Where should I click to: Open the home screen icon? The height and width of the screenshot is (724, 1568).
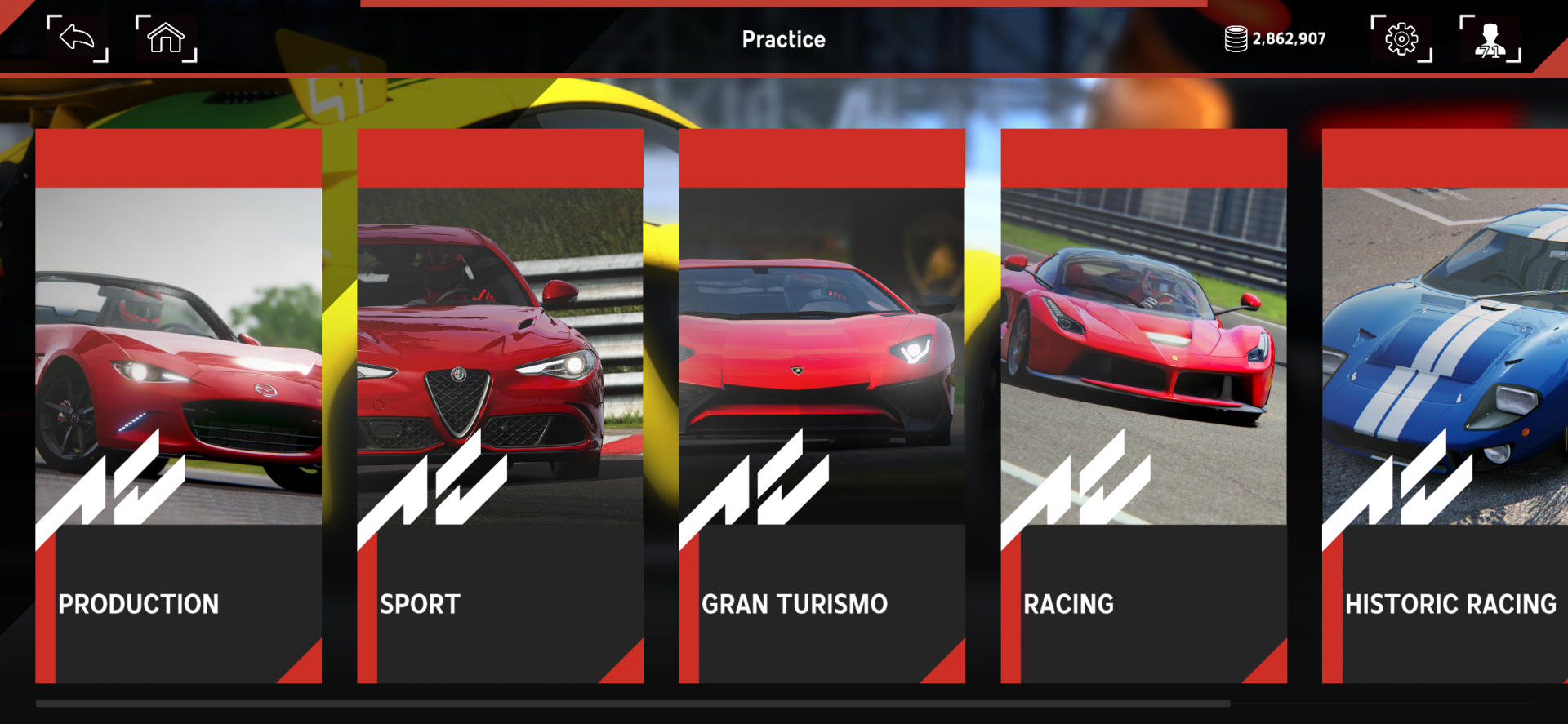click(166, 38)
